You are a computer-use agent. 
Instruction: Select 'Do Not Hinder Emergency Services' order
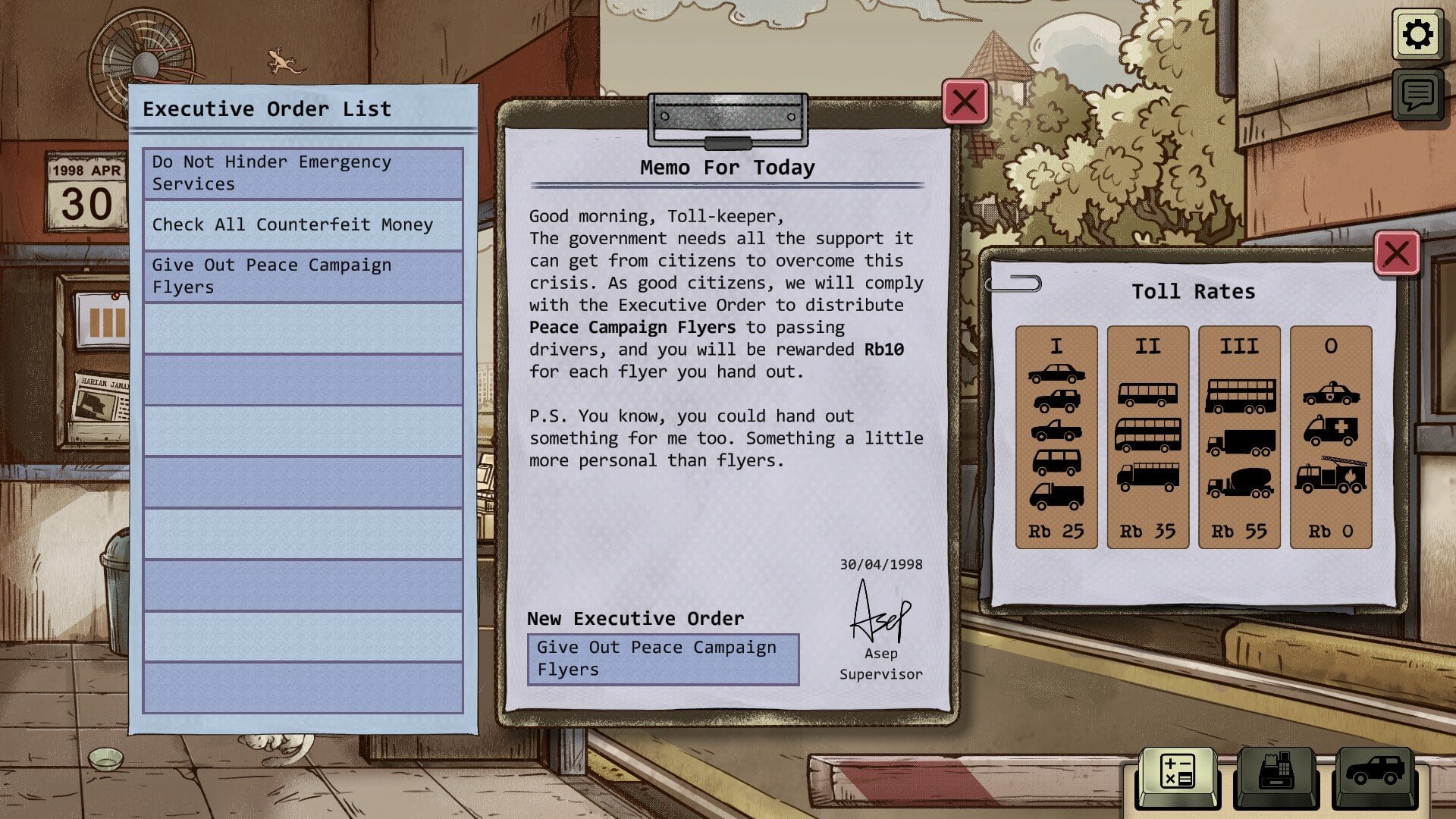click(303, 174)
